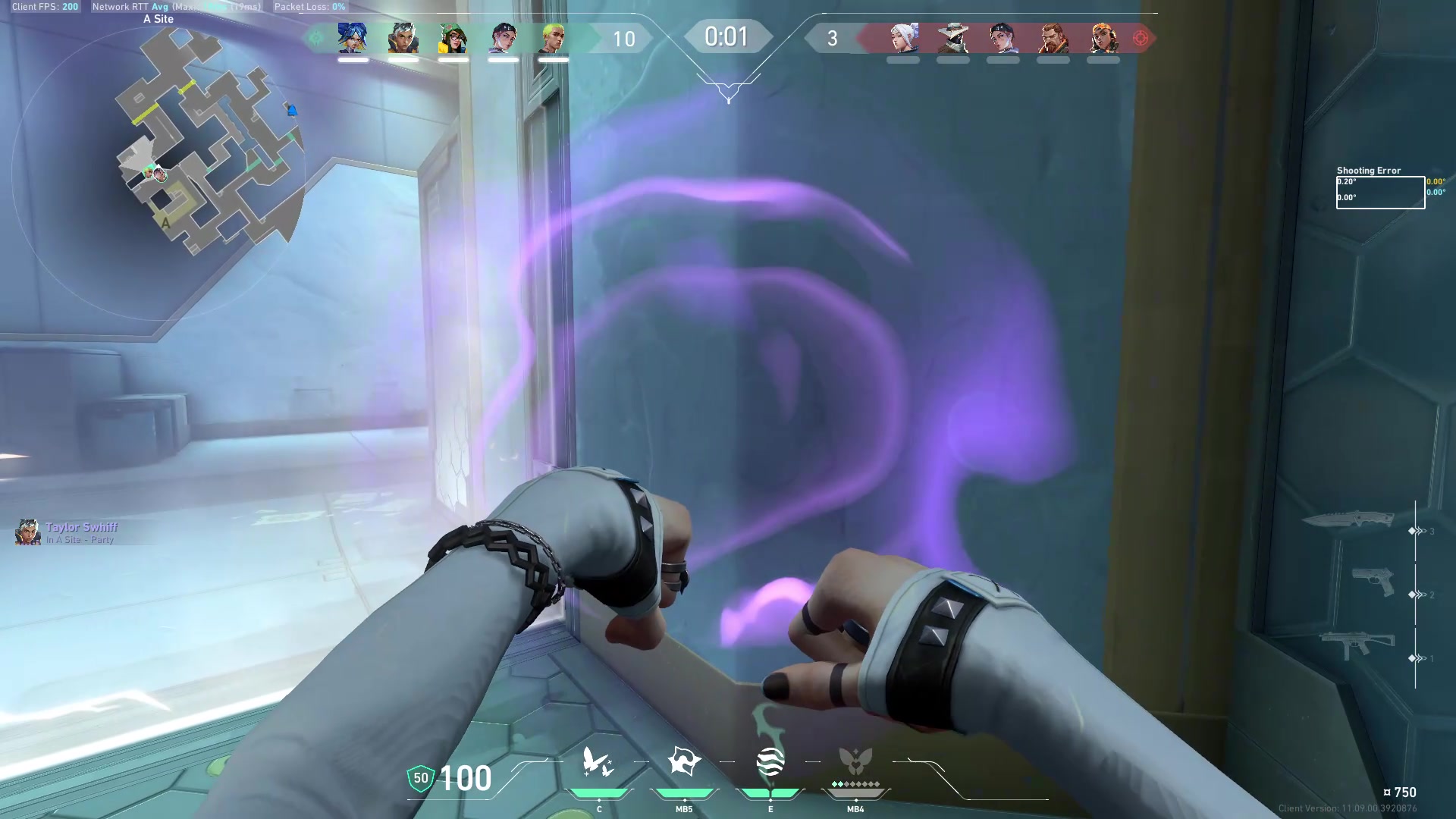Click the Steel Garden ultimate icon on MB4
The width and height of the screenshot is (1456, 819).
pos(855,762)
